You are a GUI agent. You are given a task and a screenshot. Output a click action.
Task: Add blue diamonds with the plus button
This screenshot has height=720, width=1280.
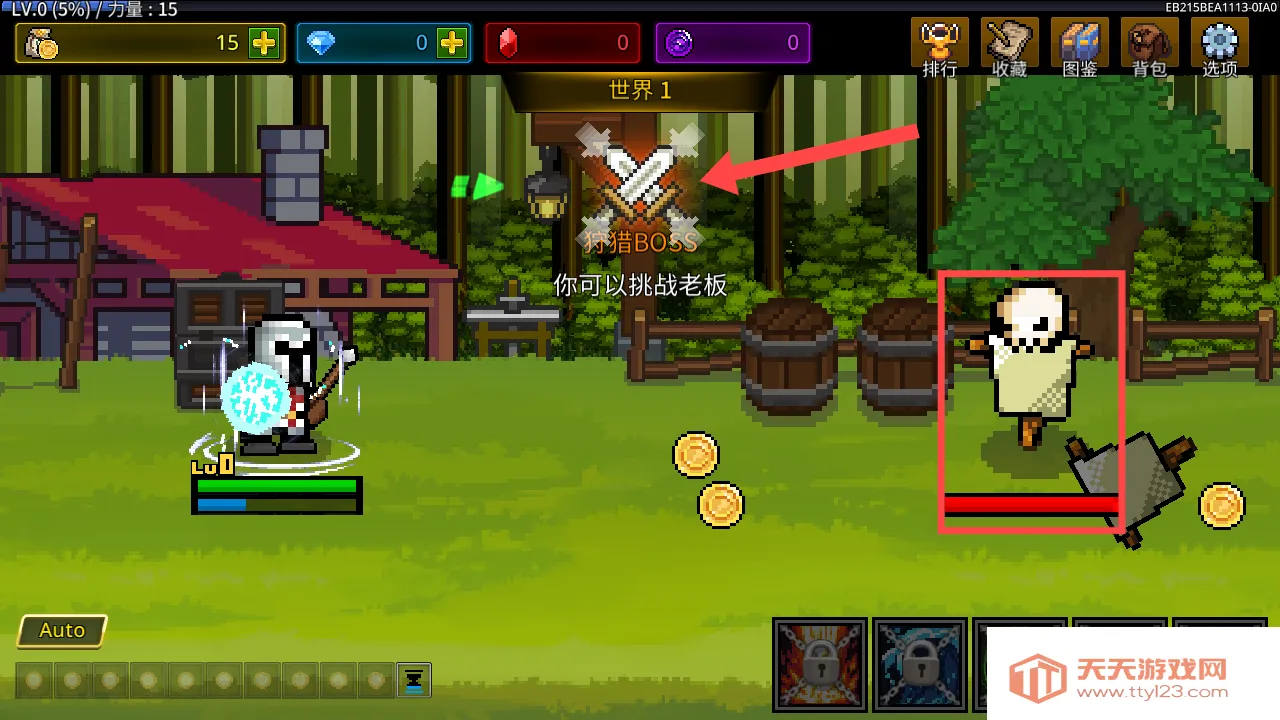[x=452, y=43]
